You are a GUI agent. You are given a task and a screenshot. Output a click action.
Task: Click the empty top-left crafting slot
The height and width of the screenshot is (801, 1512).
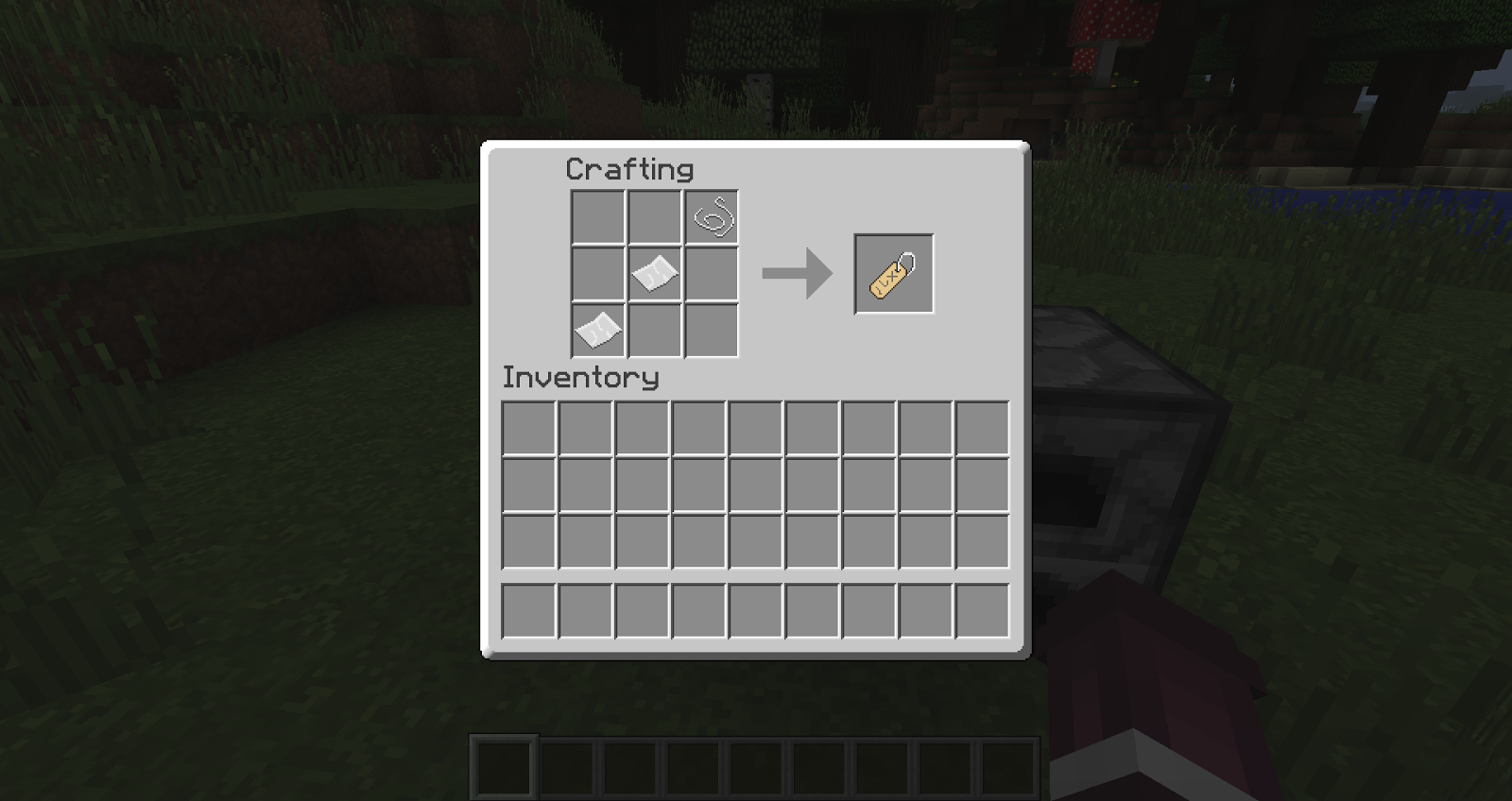point(598,215)
